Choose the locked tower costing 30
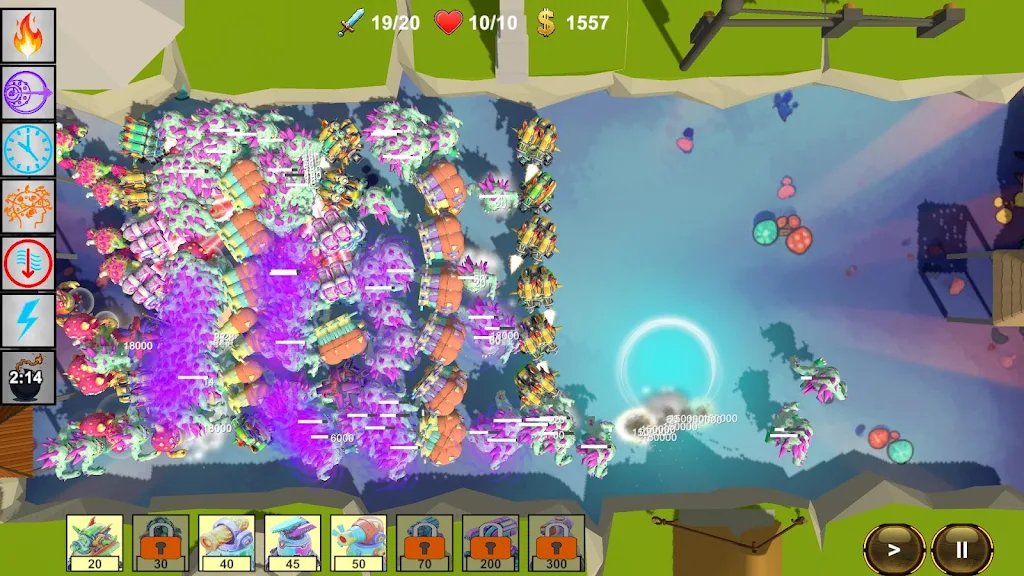1024x576 pixels. tap(161, 543)
